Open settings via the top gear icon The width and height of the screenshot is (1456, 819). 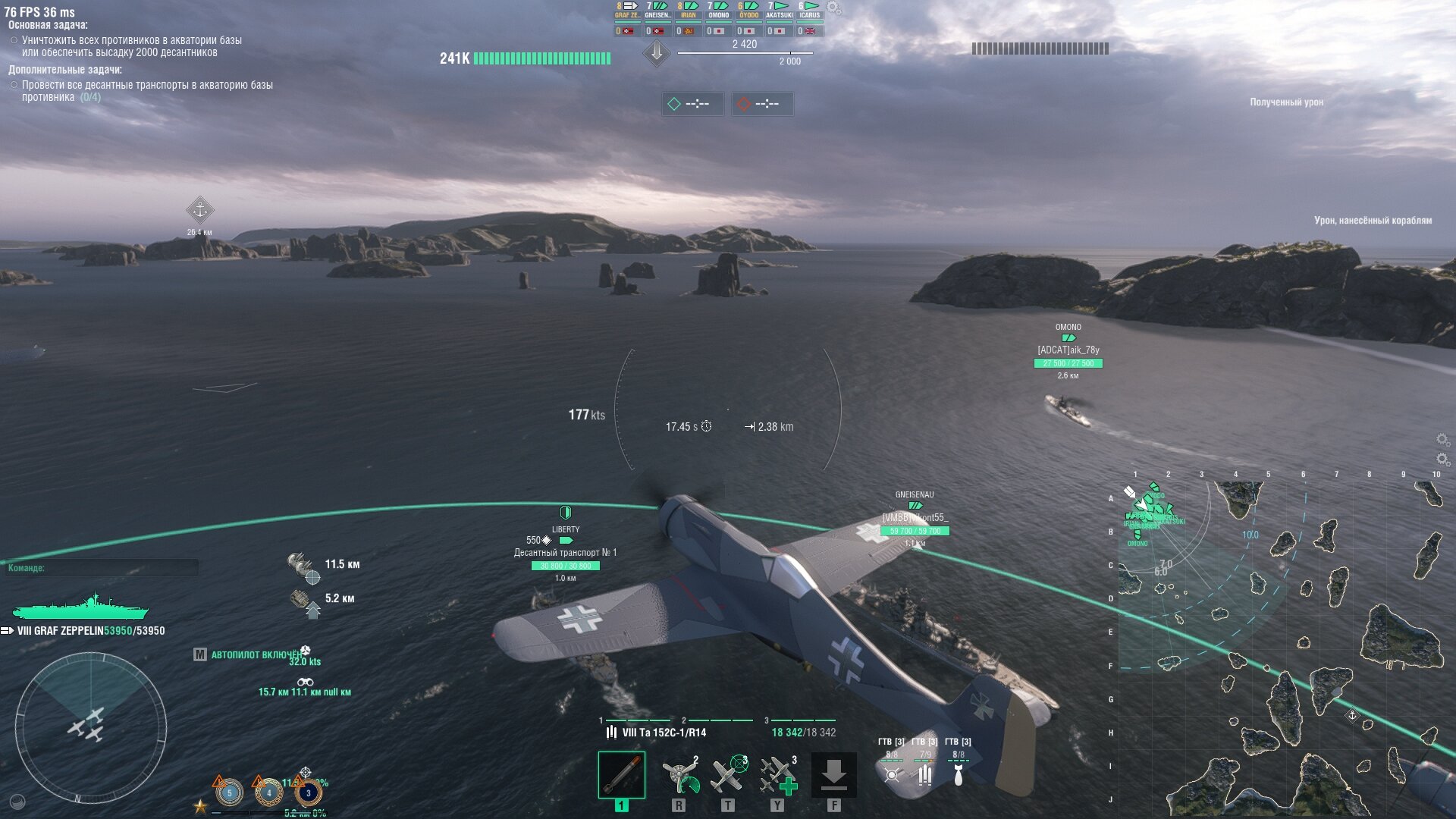[833, 8]
